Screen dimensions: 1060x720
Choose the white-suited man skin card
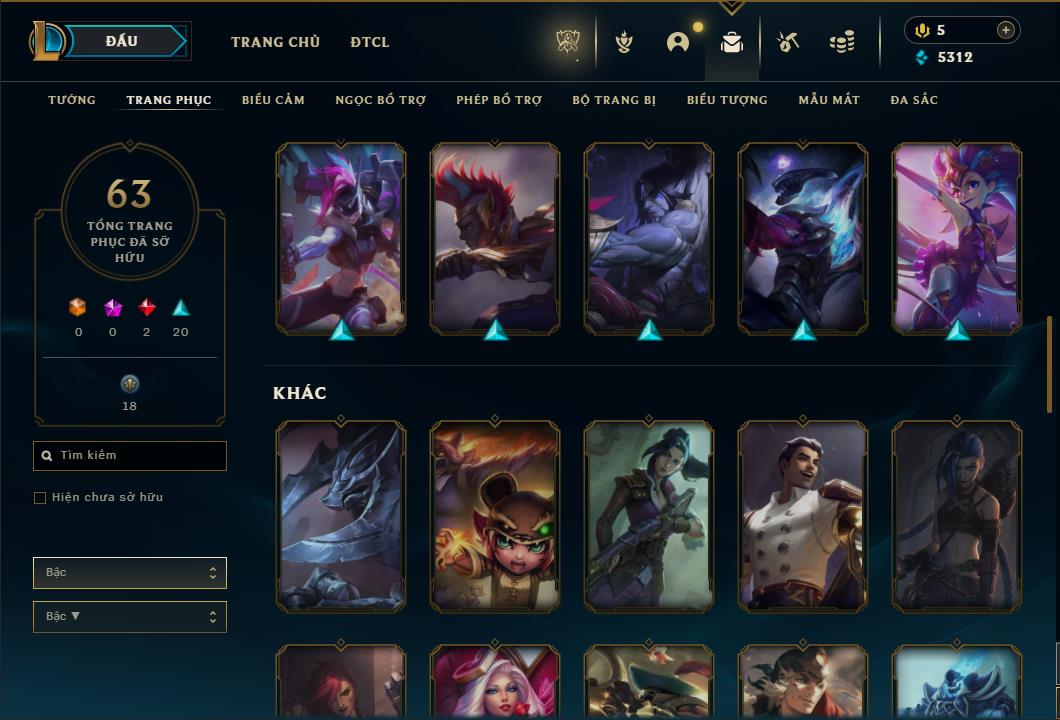tap(803, 515)
